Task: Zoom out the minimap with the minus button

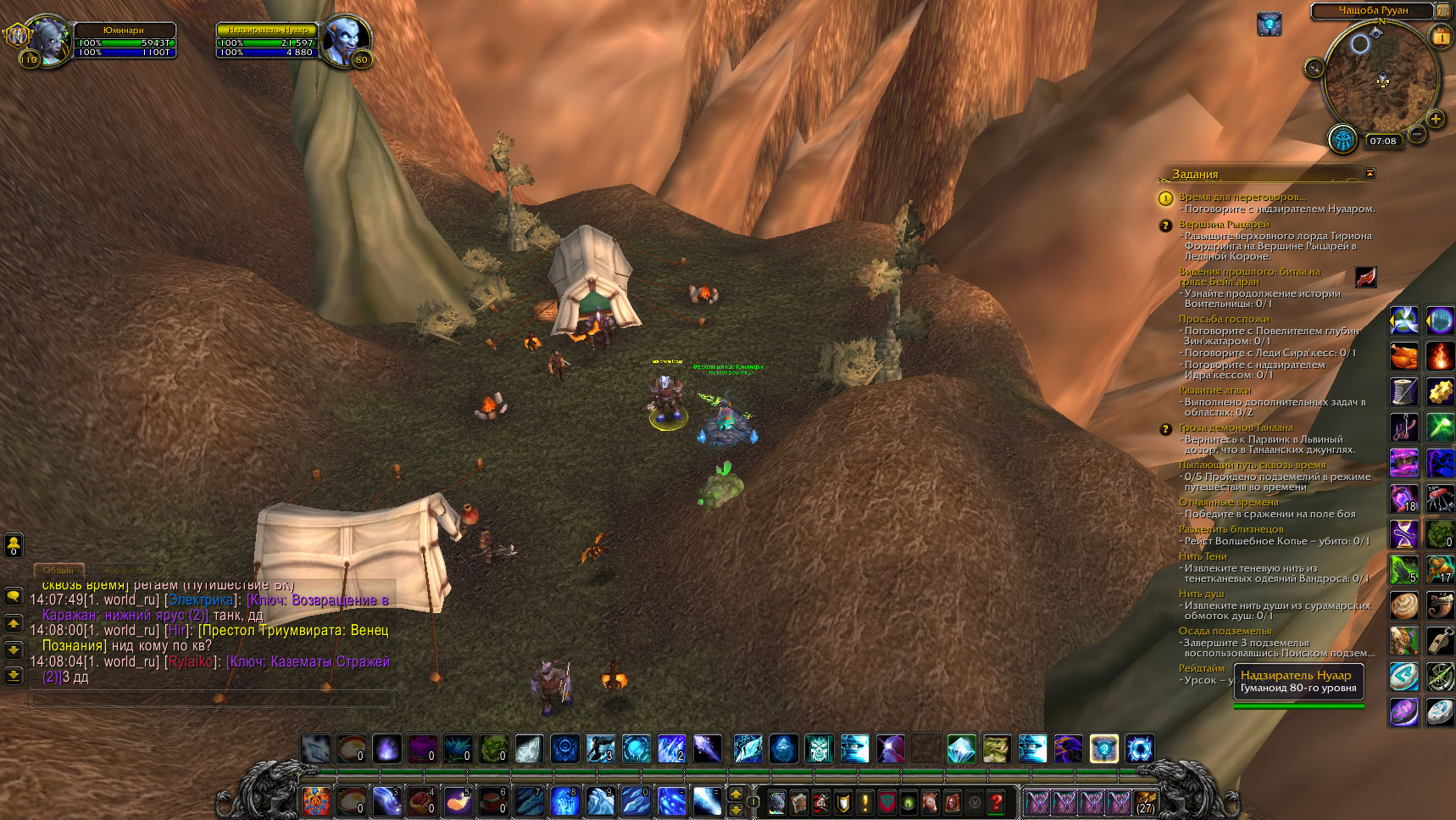Action: pos(1417,133)
